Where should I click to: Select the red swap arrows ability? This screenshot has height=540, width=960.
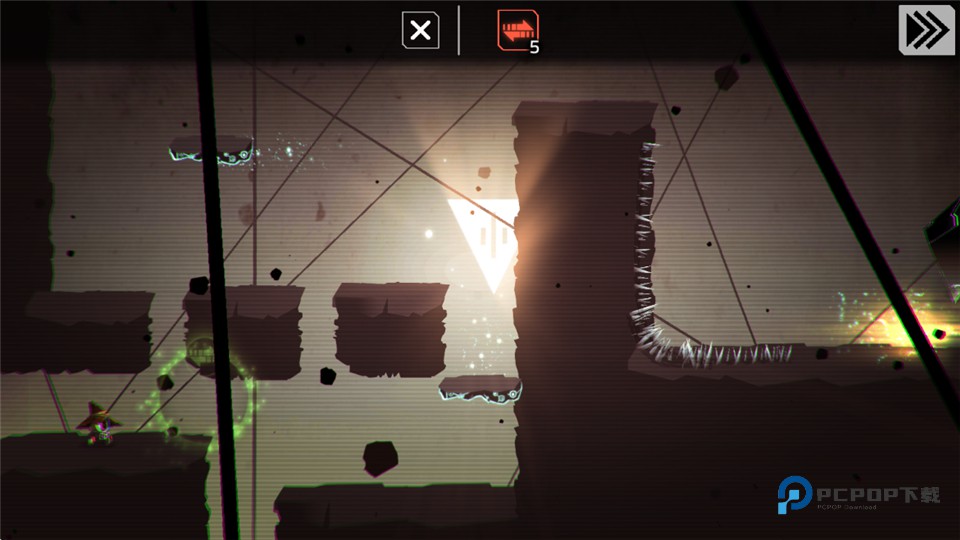coord(517,31)
